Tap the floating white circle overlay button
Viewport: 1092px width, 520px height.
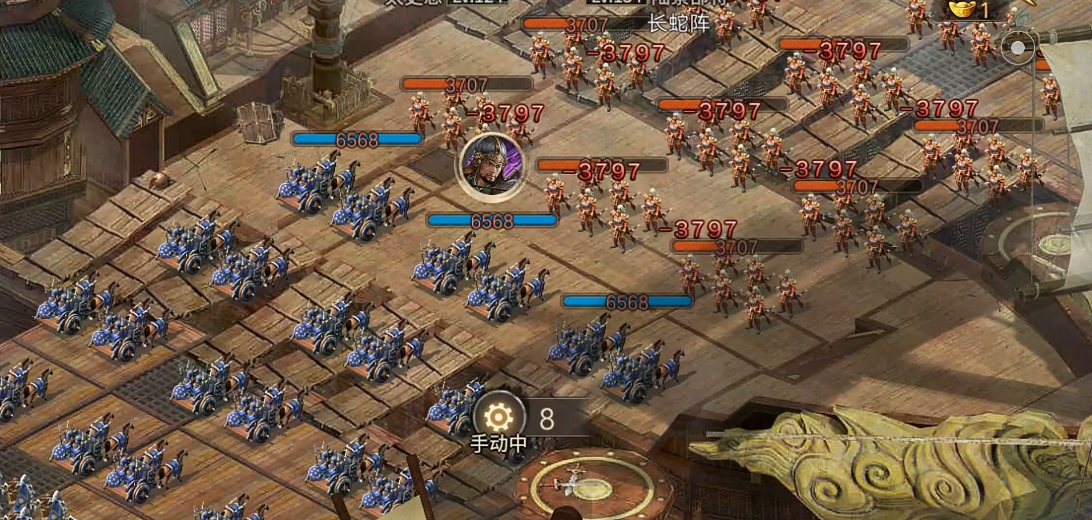[x=1018, y=48]
